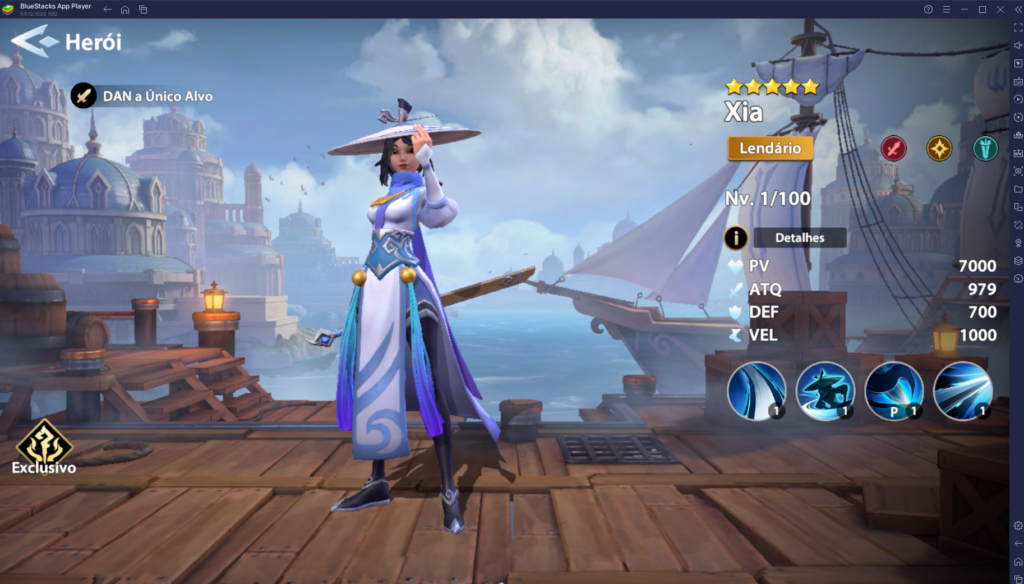This screenshot has width=1024, height=584.
Task: View the fourth light-beam skill icon
Action: (x=962, y=390)
